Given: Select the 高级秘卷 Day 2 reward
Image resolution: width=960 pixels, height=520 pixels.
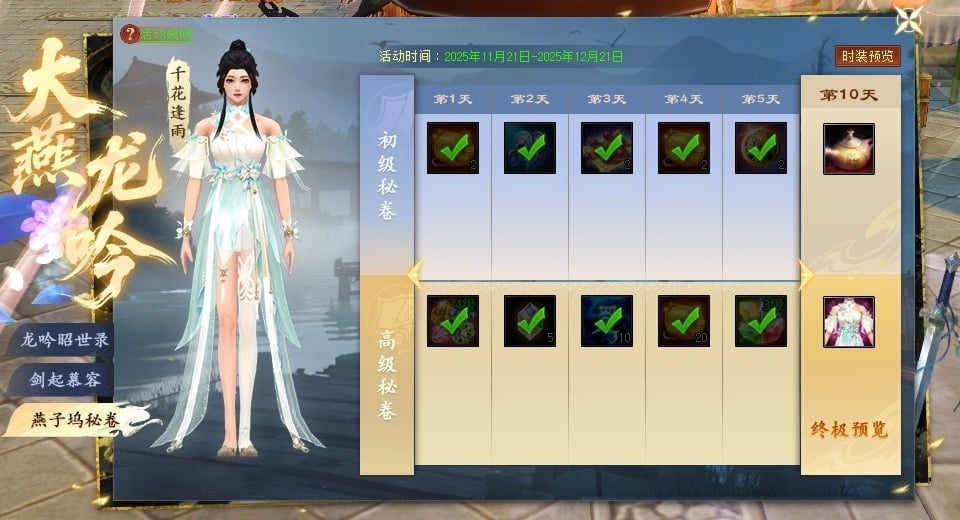Looking at the screenshot, I should (530, 321).
